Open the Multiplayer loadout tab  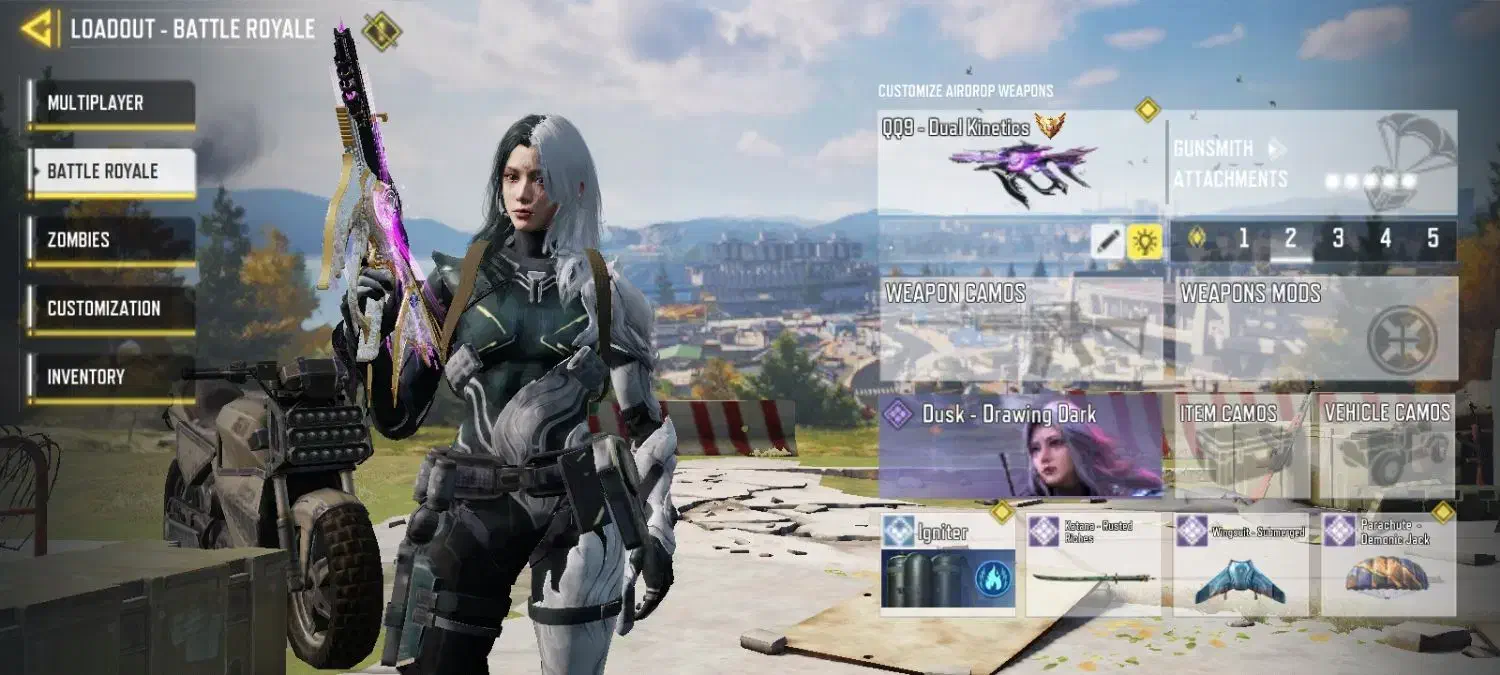pos(110,103)
